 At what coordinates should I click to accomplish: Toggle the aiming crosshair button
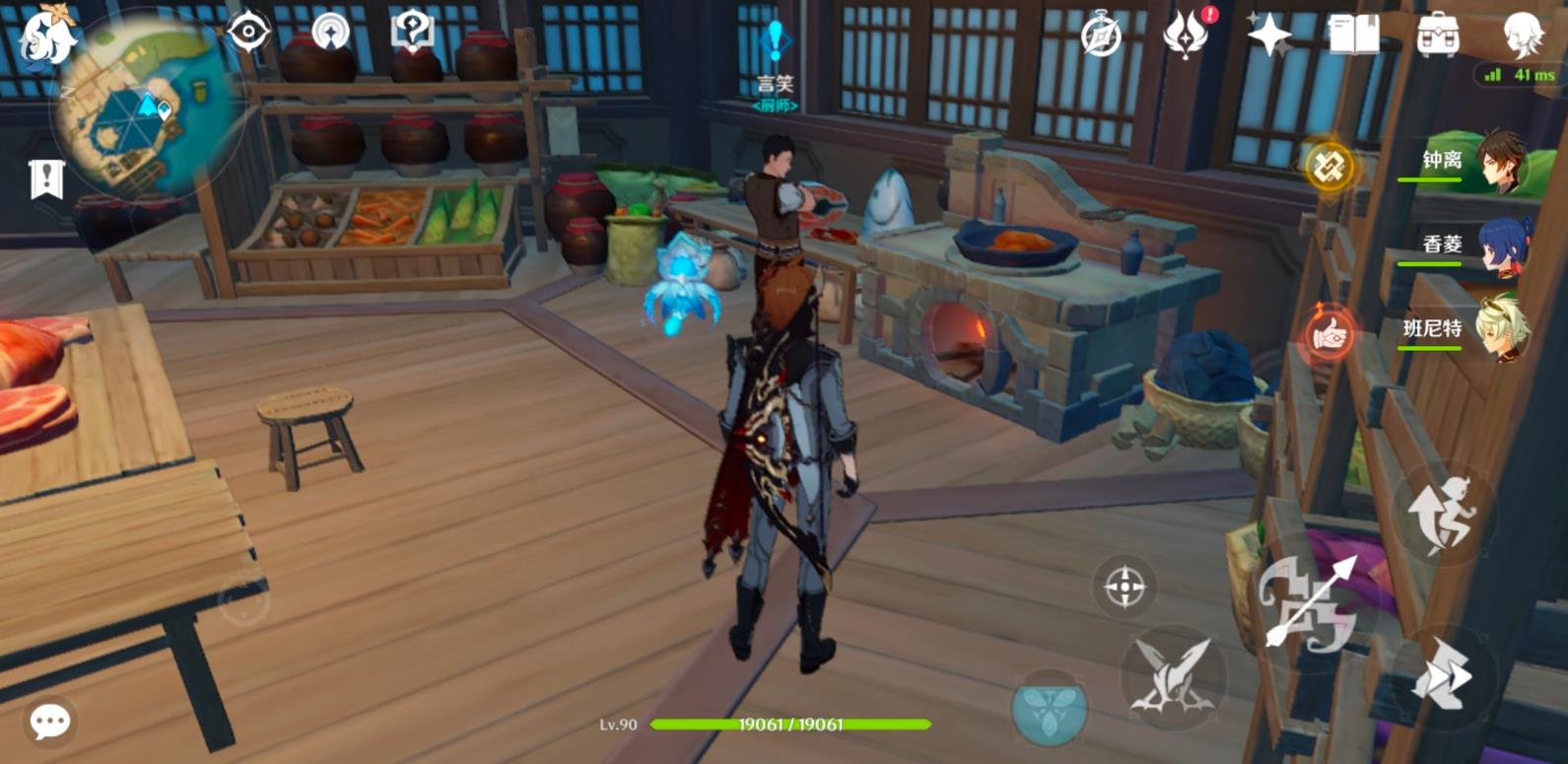[1125, 588]
